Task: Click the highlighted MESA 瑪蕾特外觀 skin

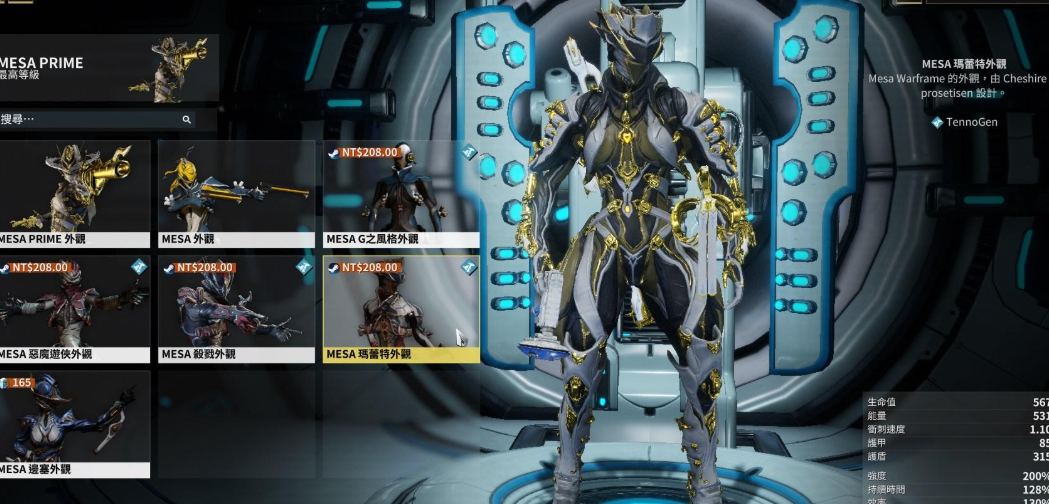Action: pyautogui.click(x=401, y=308)
